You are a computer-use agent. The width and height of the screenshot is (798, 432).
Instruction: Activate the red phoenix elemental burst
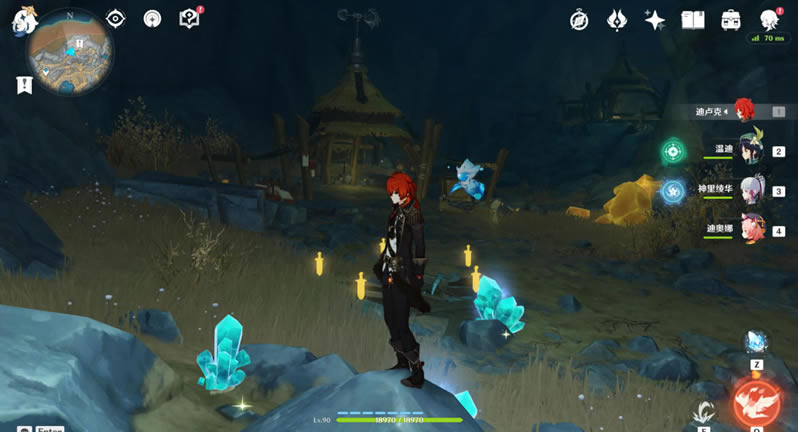(x=756, y=402)
